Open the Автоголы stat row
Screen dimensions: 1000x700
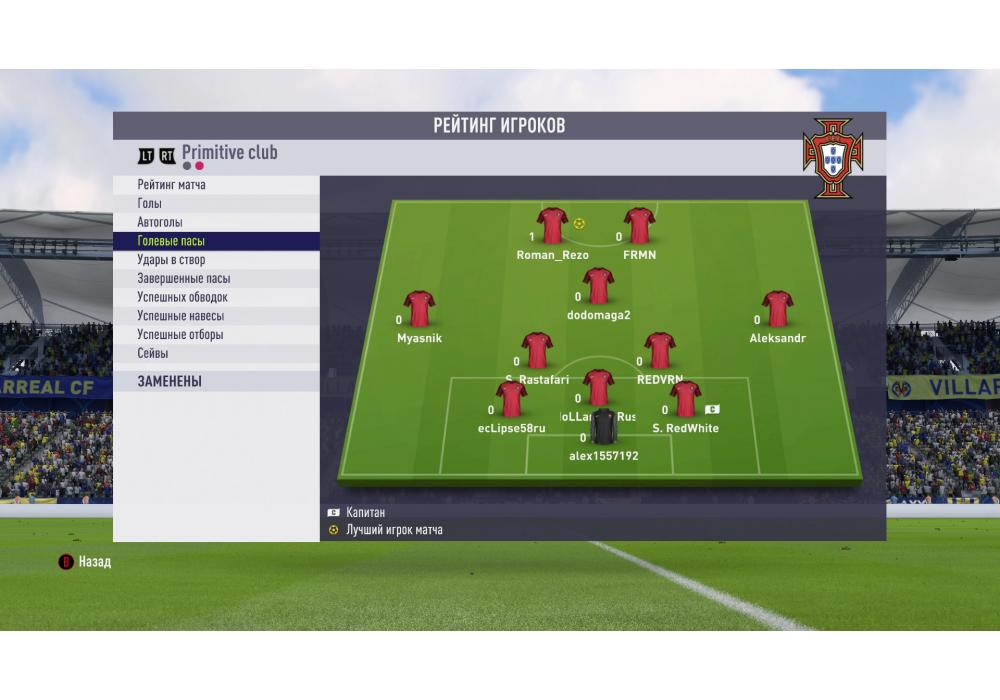(216, 222)
